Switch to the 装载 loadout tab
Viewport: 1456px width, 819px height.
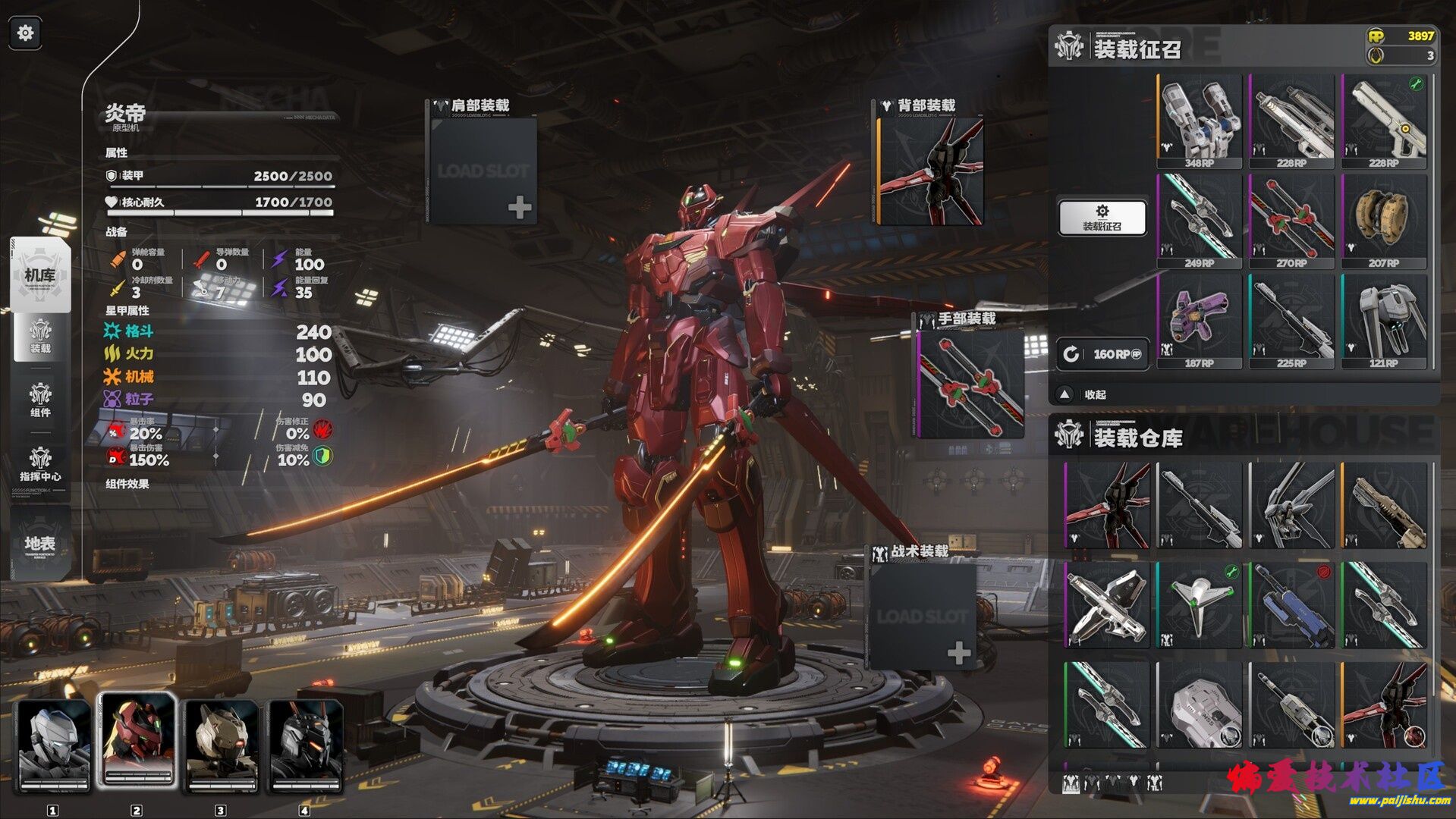40,336
